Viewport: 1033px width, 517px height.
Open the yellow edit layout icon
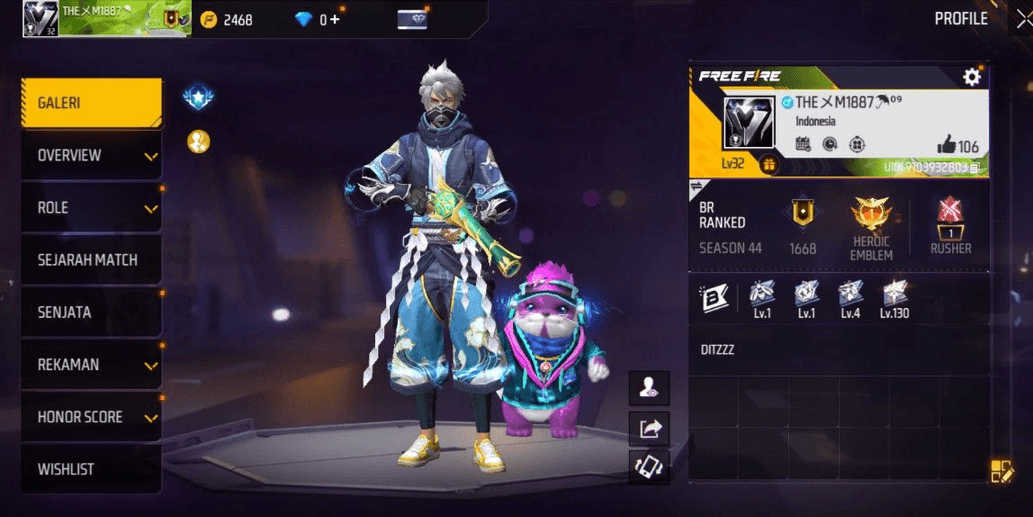(1001, 471)
